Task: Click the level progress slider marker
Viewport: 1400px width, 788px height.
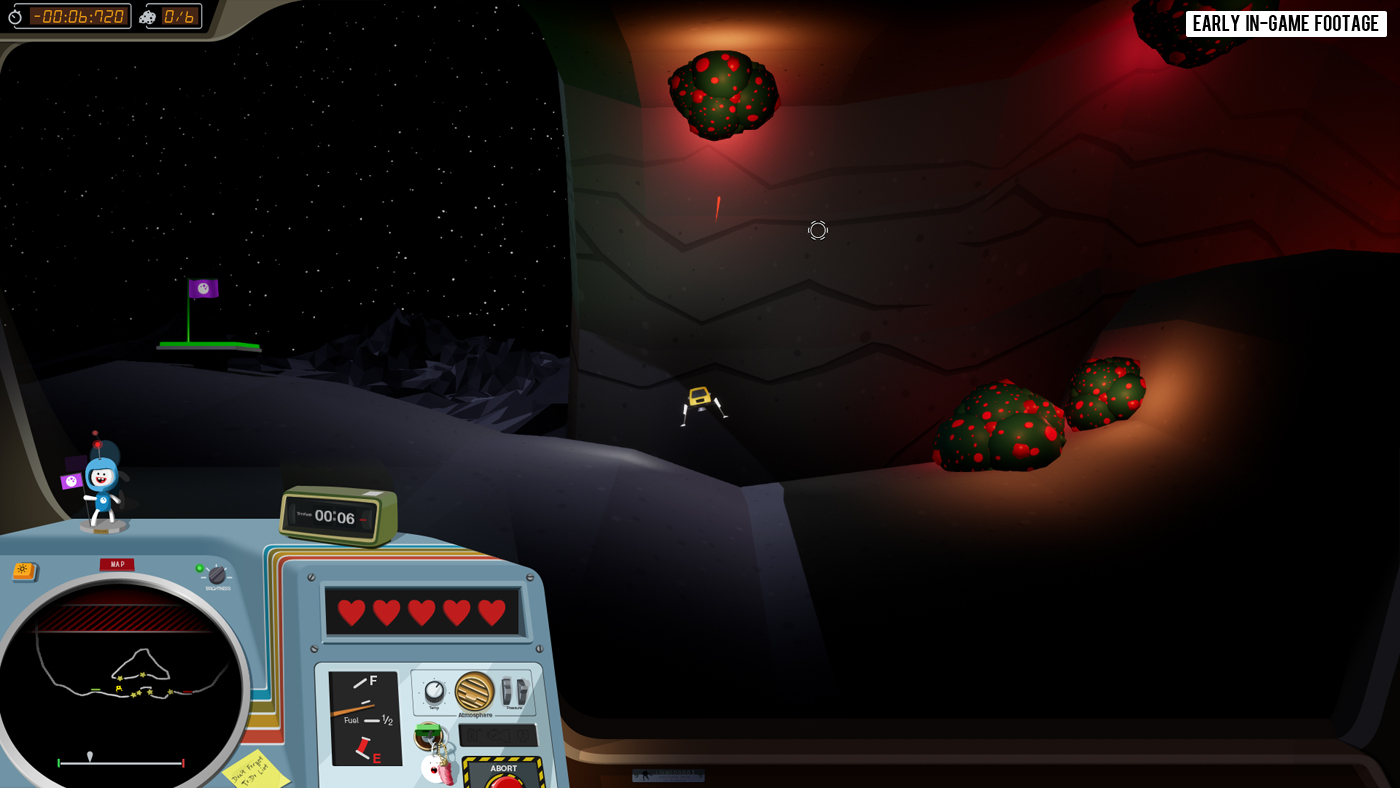Action: 90,756
